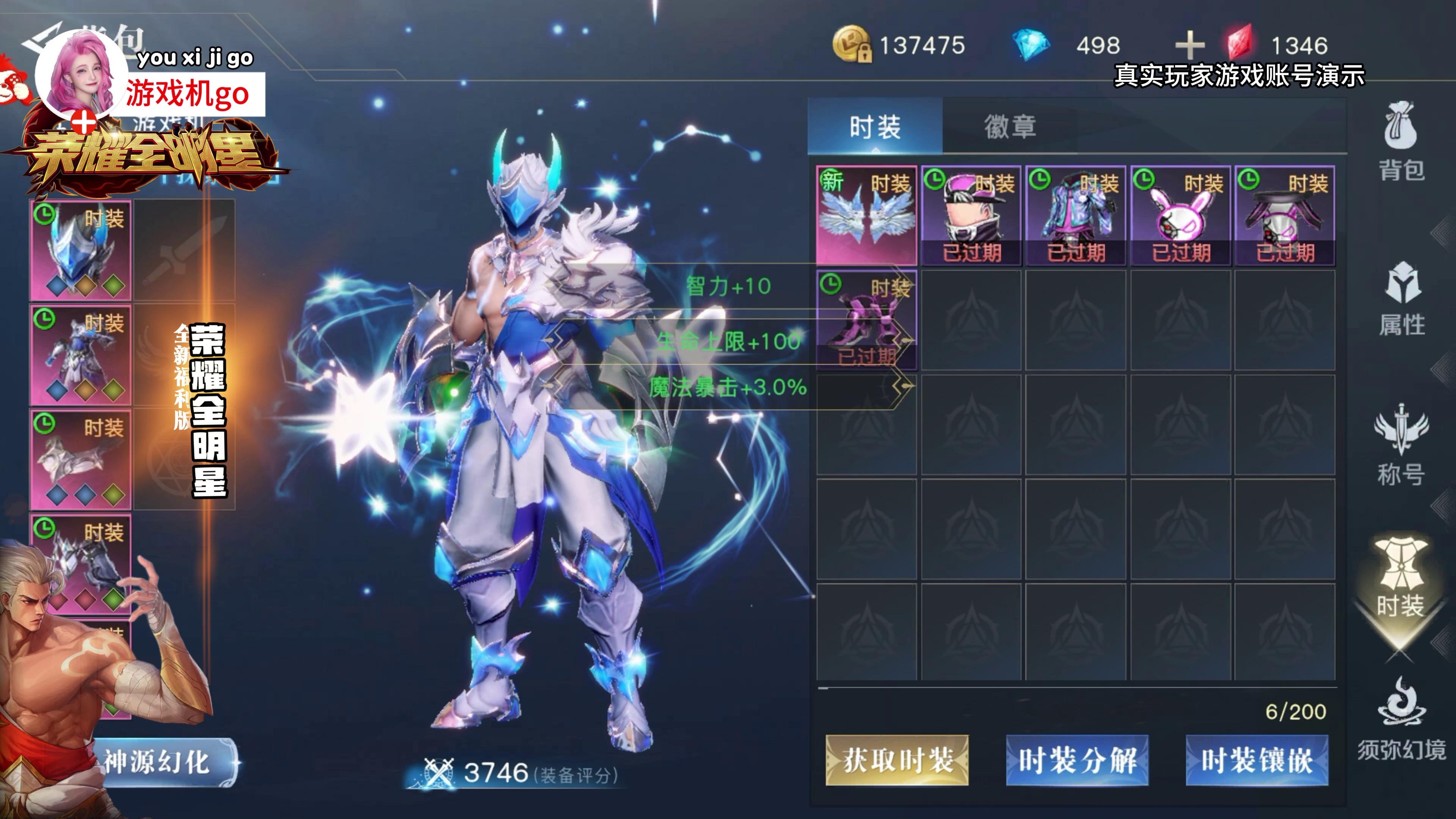Click the 获取时装 button
This screenshot has height=819, width=1456.
click(x=897, y=760)
